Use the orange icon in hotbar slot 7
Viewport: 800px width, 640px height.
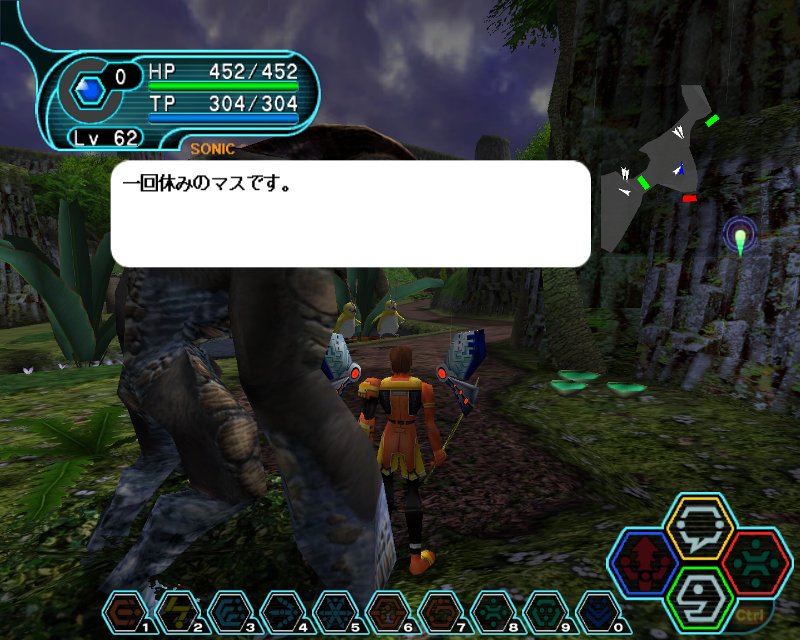coord(437,610)
